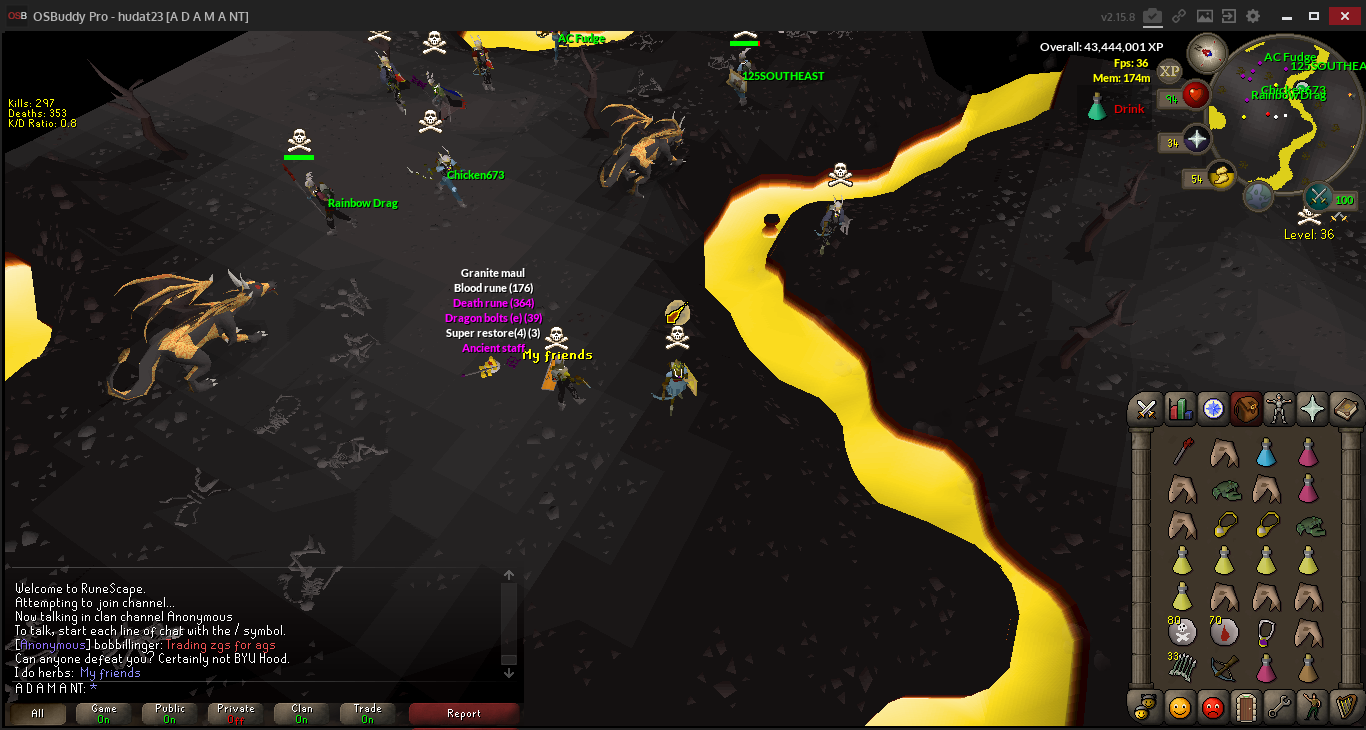This screenshot has height=730, width=1366.
Task: Switch to the Clan chat tab
Action: [x=302, y=714]
